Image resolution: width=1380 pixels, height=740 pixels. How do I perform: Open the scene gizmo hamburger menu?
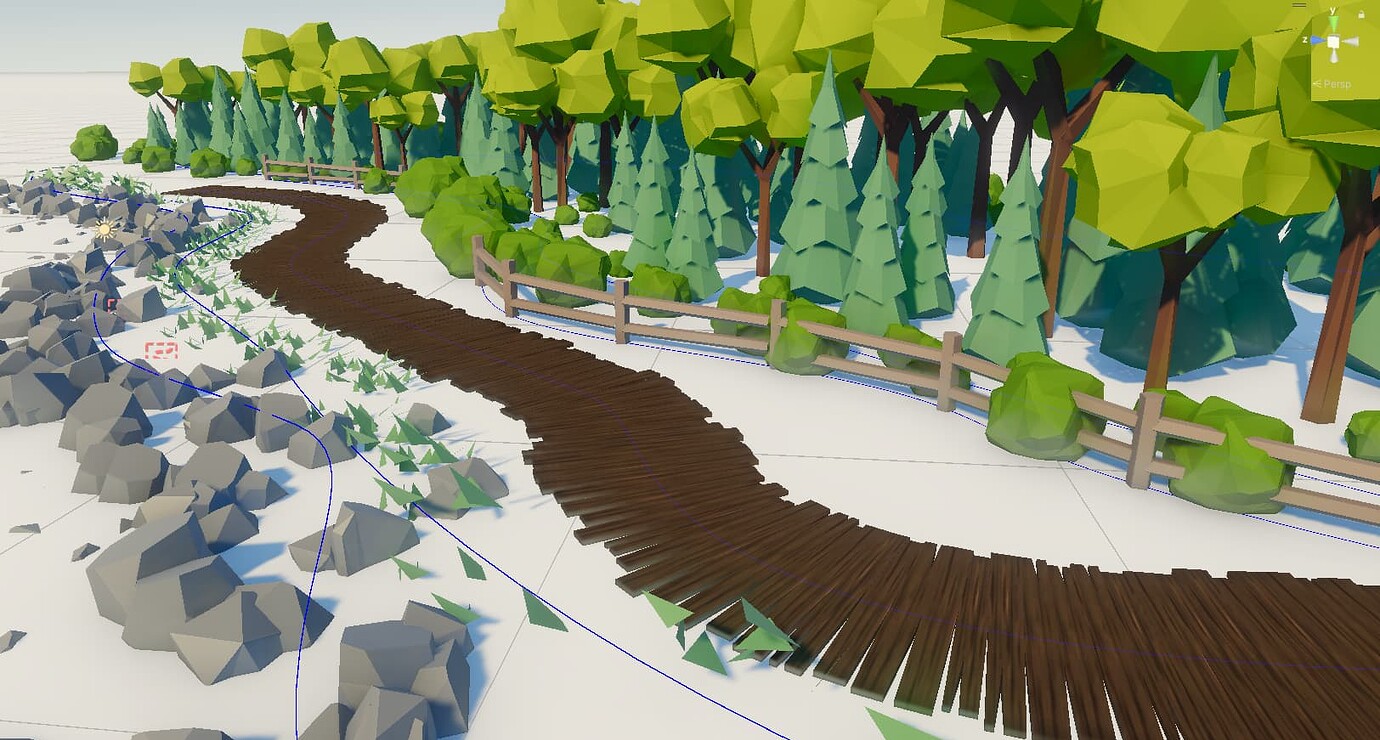click(1299, 5)
